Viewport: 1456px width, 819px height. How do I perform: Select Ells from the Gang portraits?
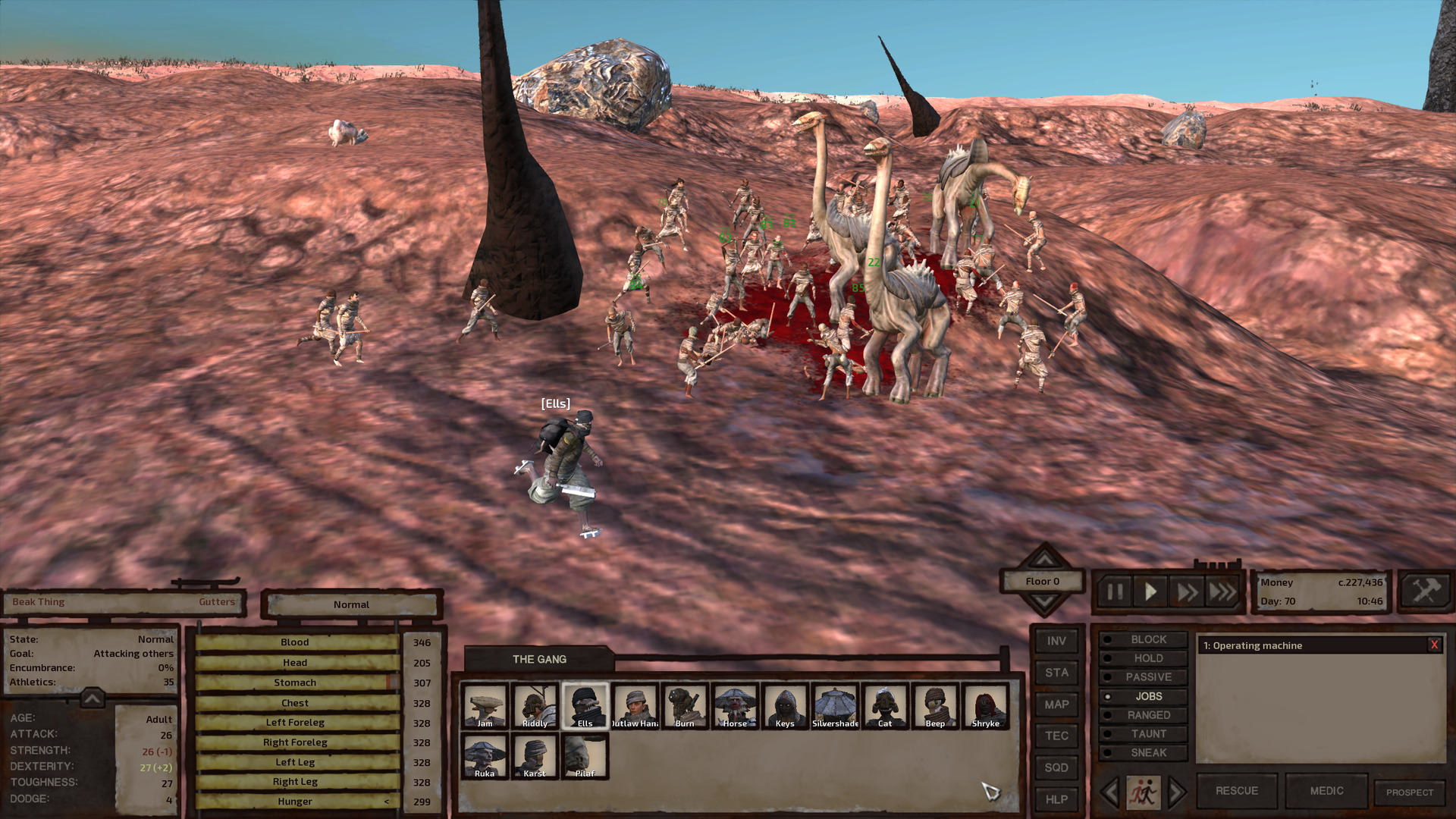coord(585,705)
